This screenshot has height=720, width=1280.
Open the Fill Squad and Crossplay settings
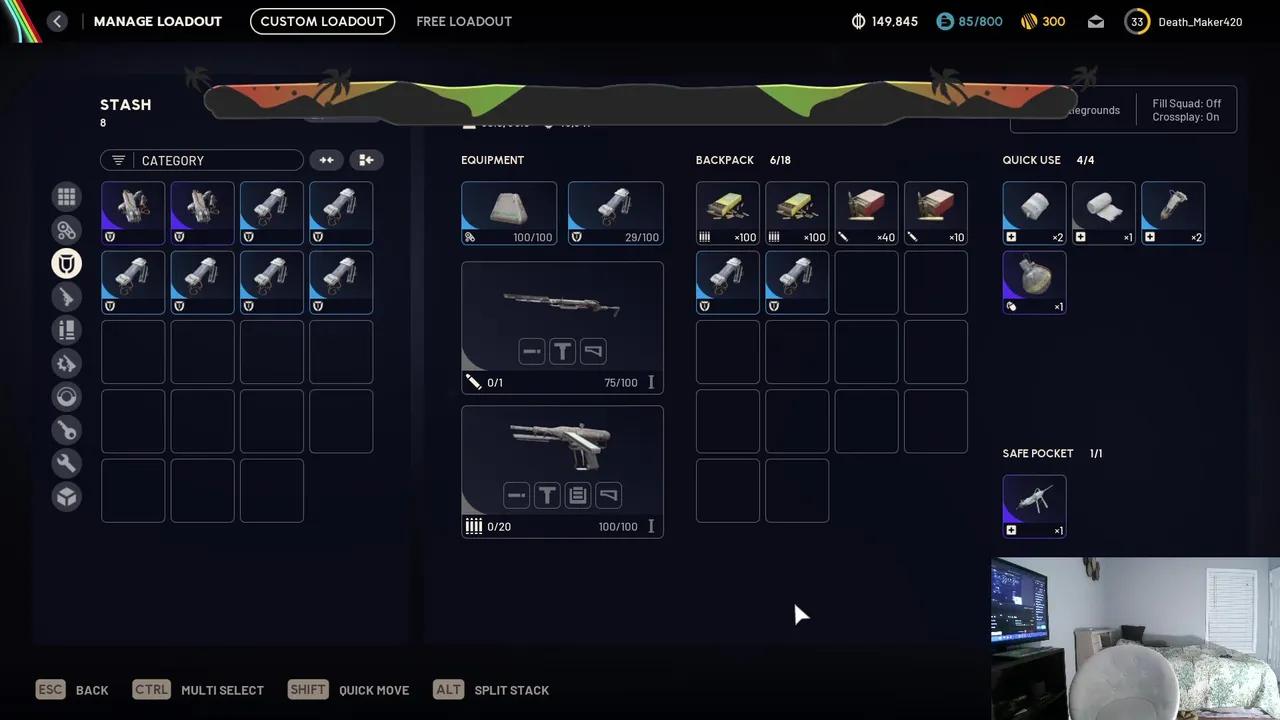click(1187, 110)
